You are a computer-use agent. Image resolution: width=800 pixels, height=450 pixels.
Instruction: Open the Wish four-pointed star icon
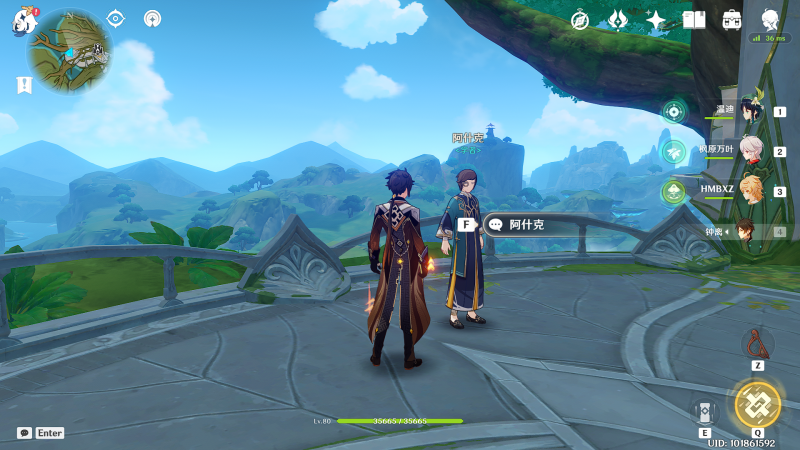tap(656, 20)
